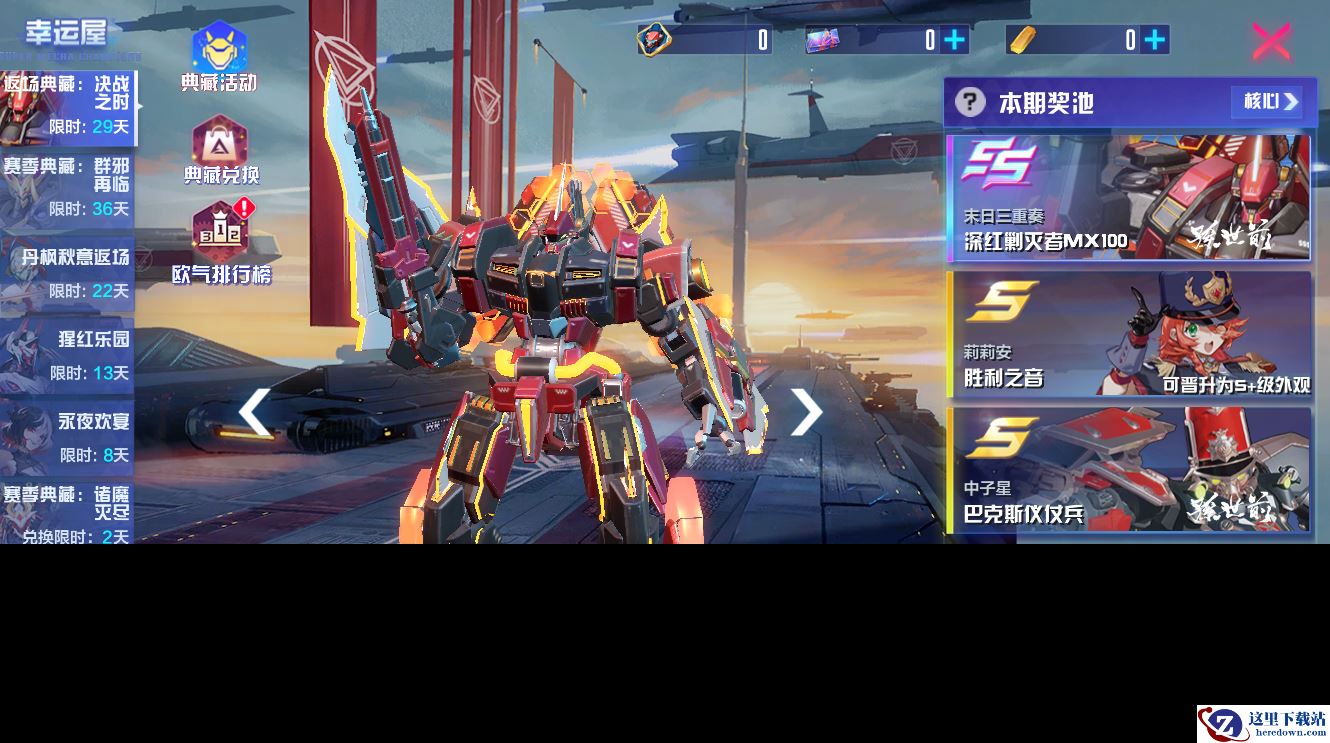Screen dimensions: 1330x743
Task: Open the 典藏活动 event icon
Action: pyautogui.click(x=219, y=57)
